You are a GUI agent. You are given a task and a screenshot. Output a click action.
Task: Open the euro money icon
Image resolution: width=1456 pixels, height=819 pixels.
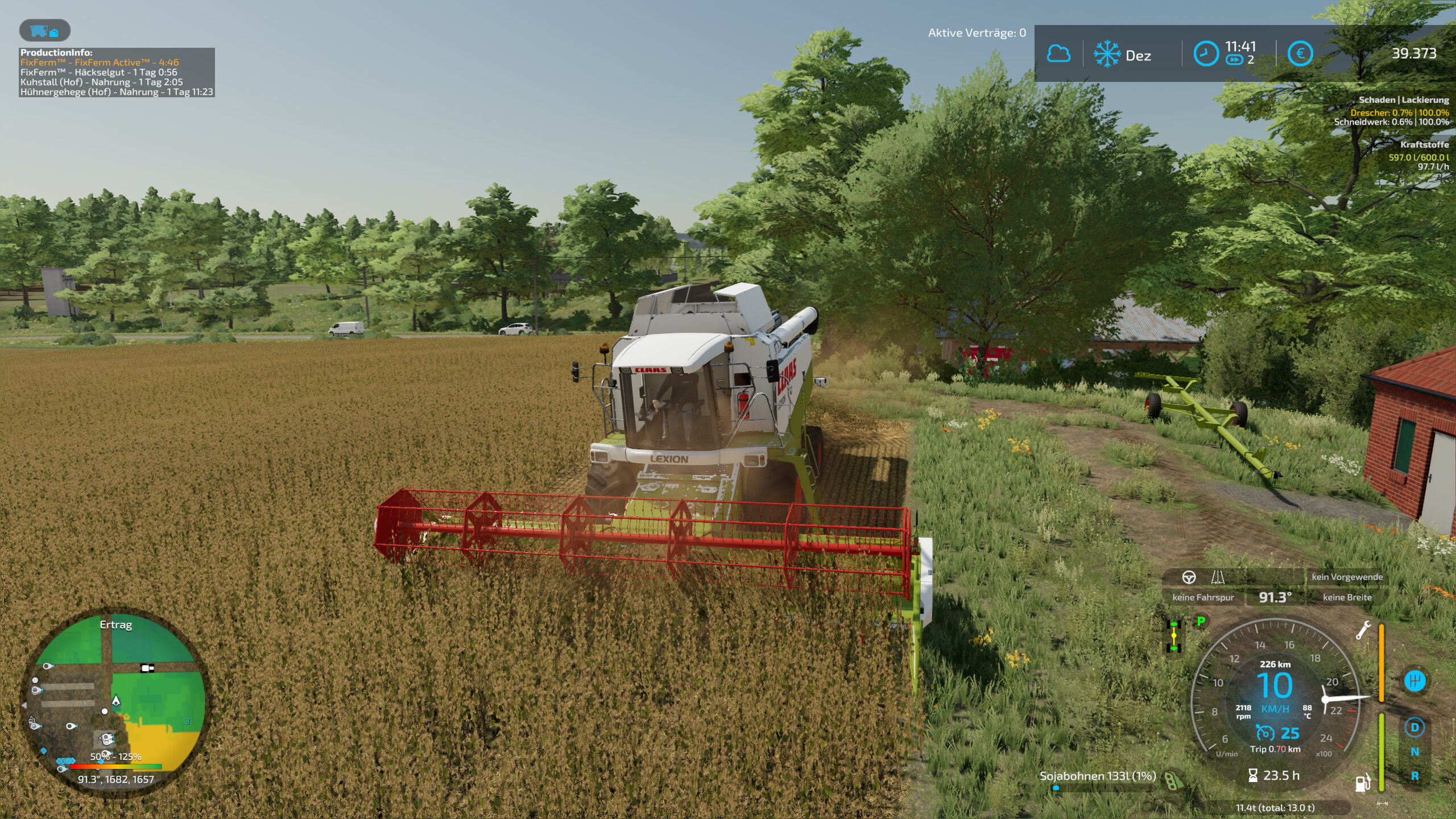[1300, 54]
